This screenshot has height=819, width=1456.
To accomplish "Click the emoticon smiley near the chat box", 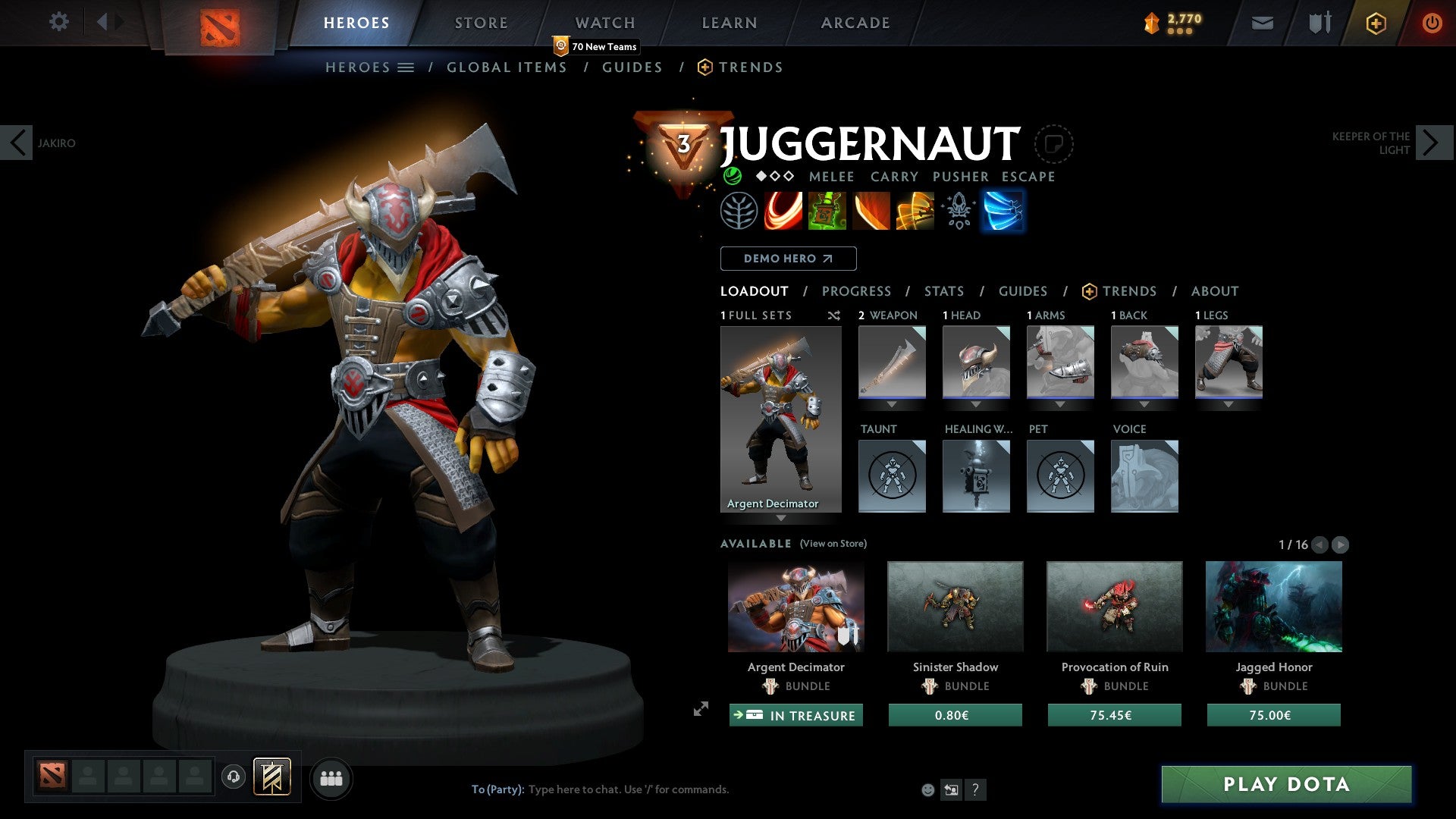I will click(928, 790).
